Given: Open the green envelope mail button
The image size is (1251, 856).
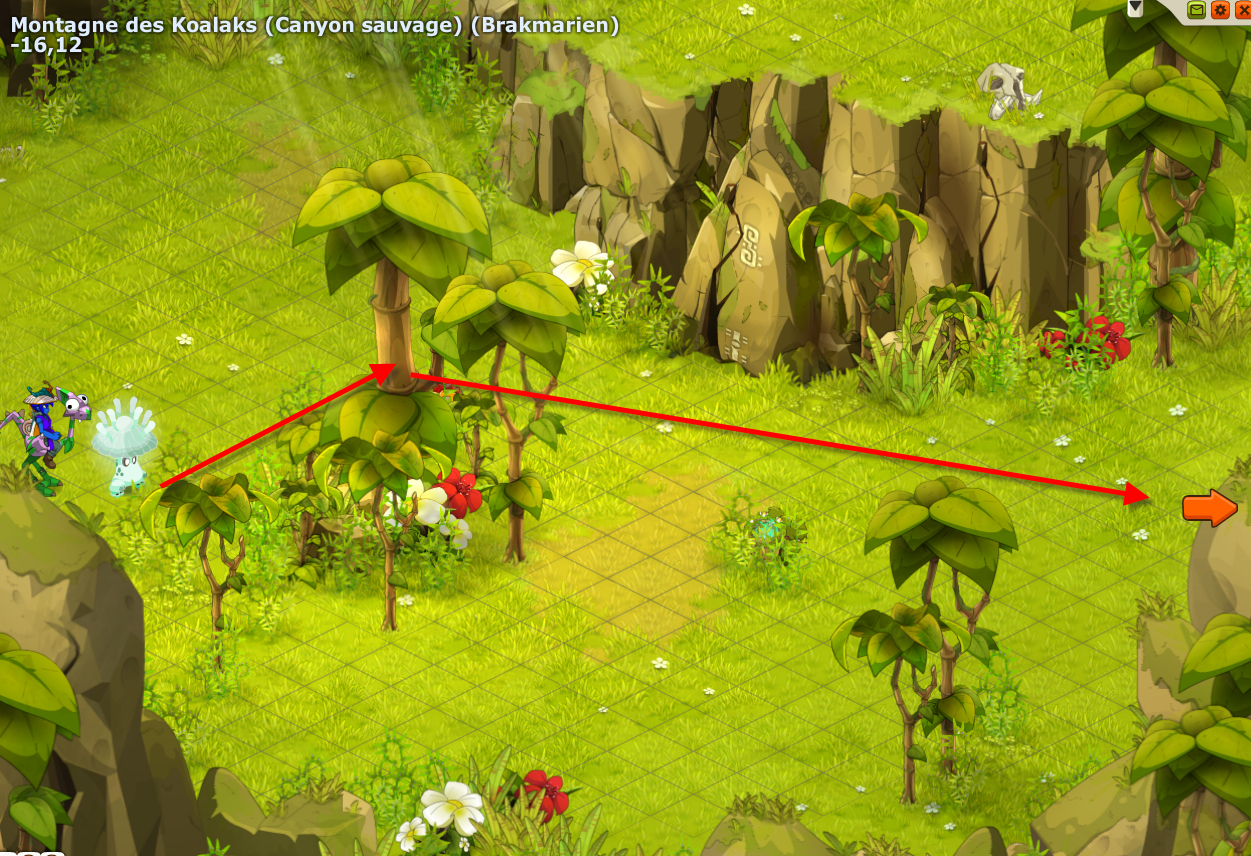Looking at the screenshot, I should pos(1197,10).
